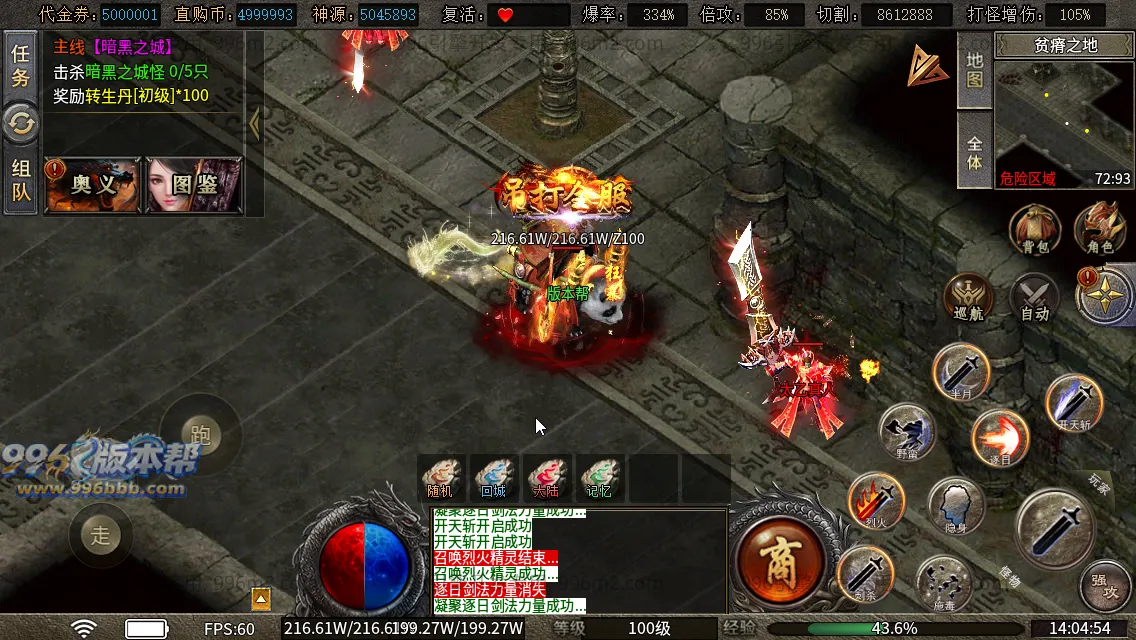
Task: Activate the 开天斩 skill
Action: pyautogui.click(x=1074, y=402)
